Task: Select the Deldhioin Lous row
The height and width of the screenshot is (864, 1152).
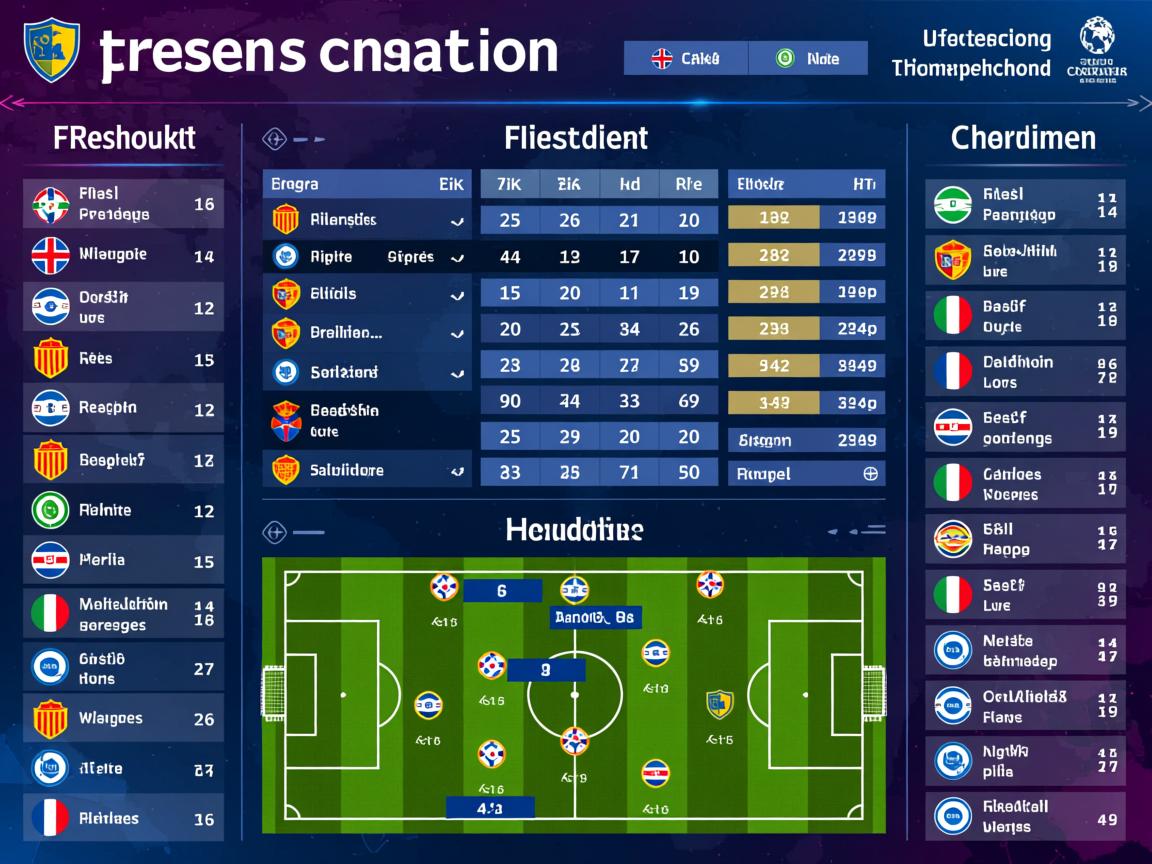Action: tap(1025, 372)
